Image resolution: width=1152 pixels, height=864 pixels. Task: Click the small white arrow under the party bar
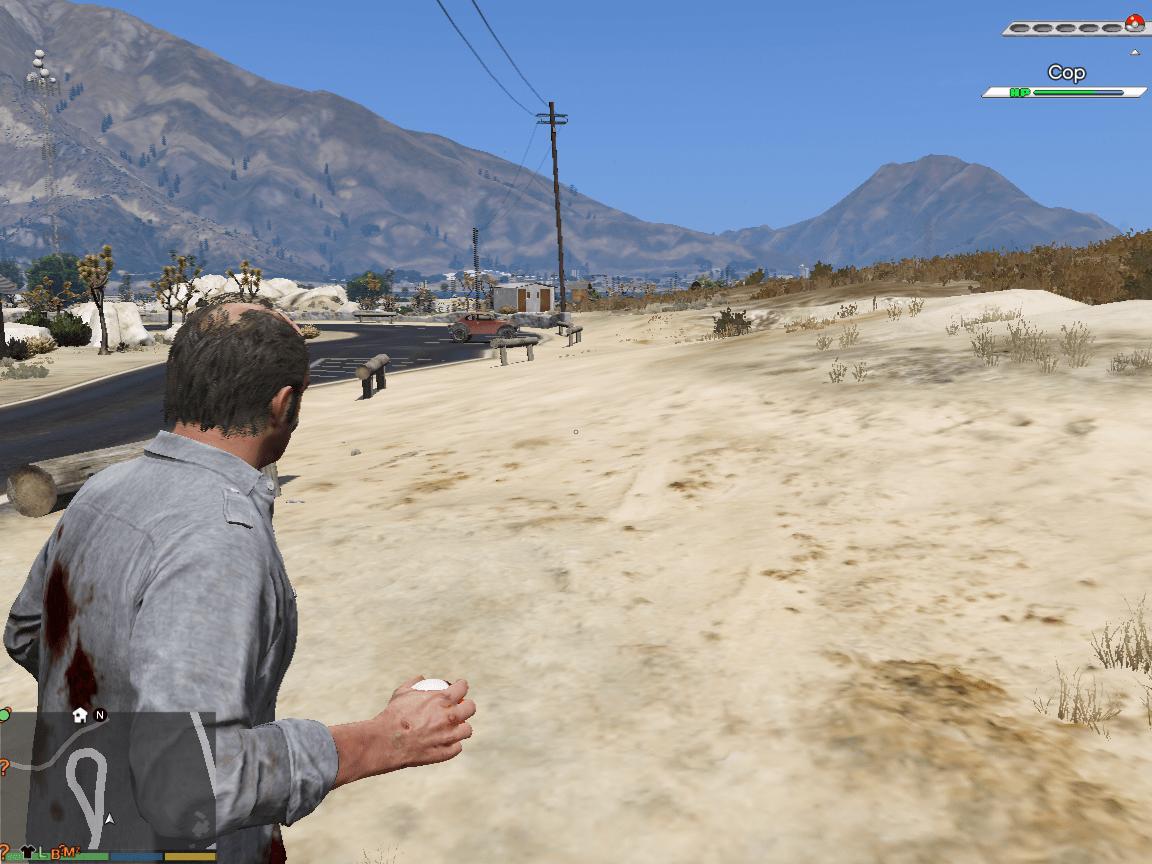pos(1134,52)
